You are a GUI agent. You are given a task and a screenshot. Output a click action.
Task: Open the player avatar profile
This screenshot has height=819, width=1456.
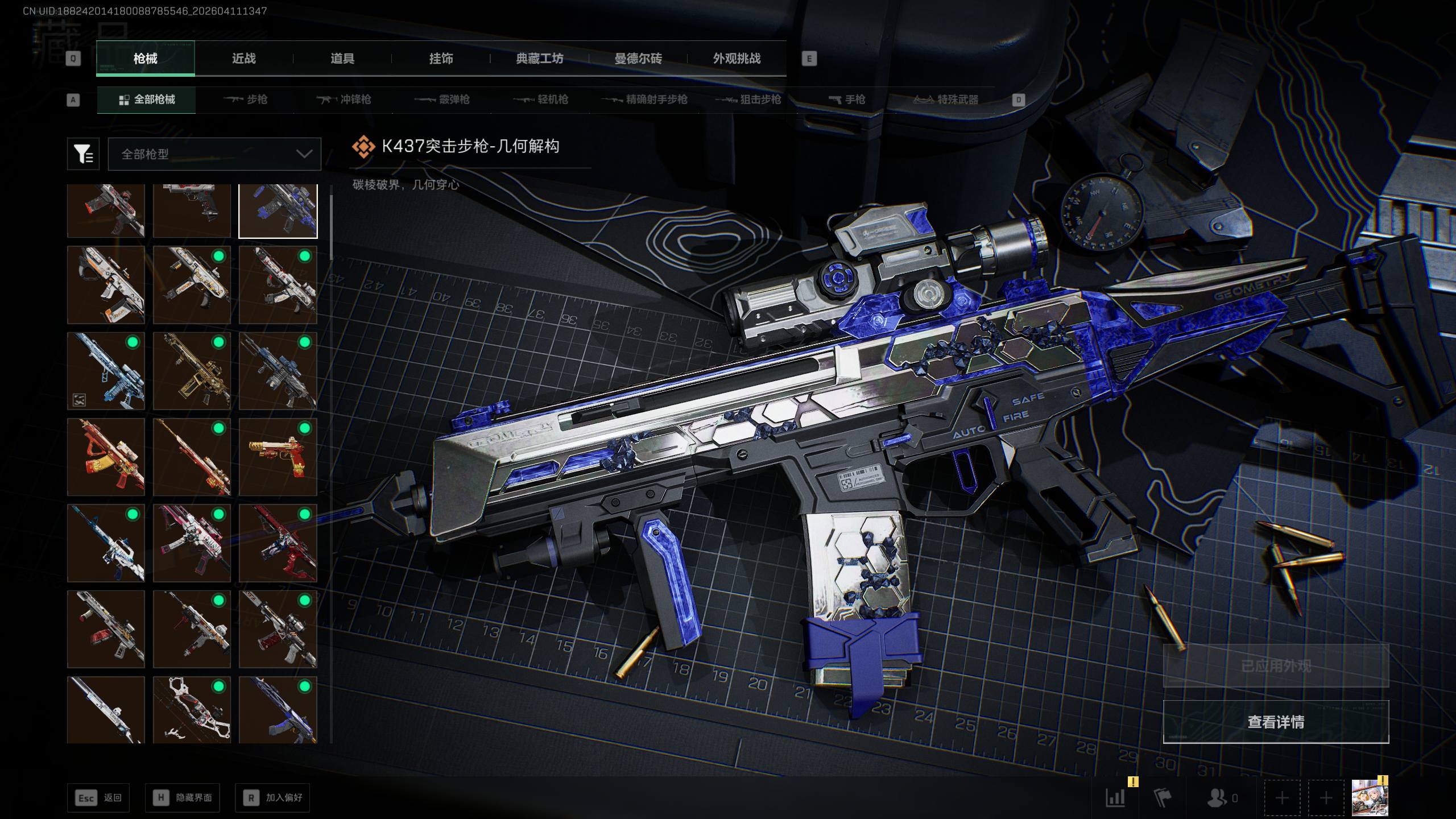point(1370,798)
